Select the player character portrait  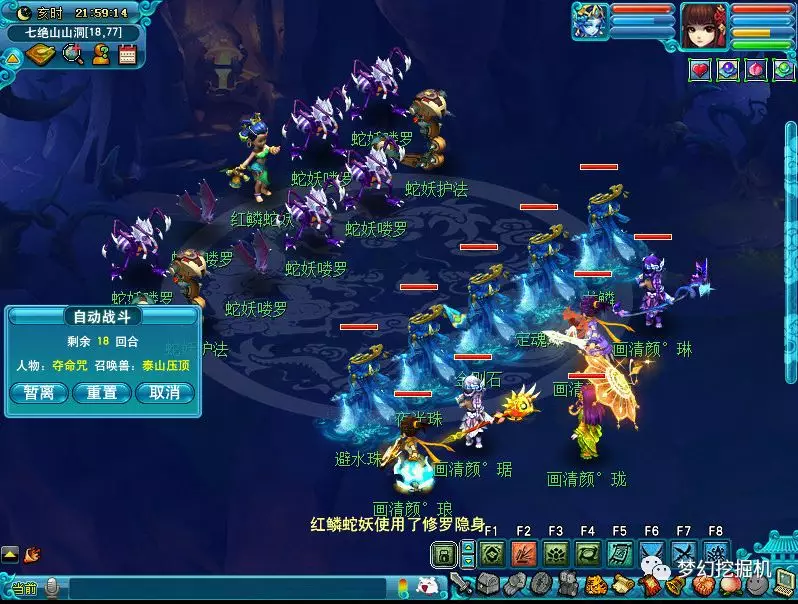click(x=704, y=26)
